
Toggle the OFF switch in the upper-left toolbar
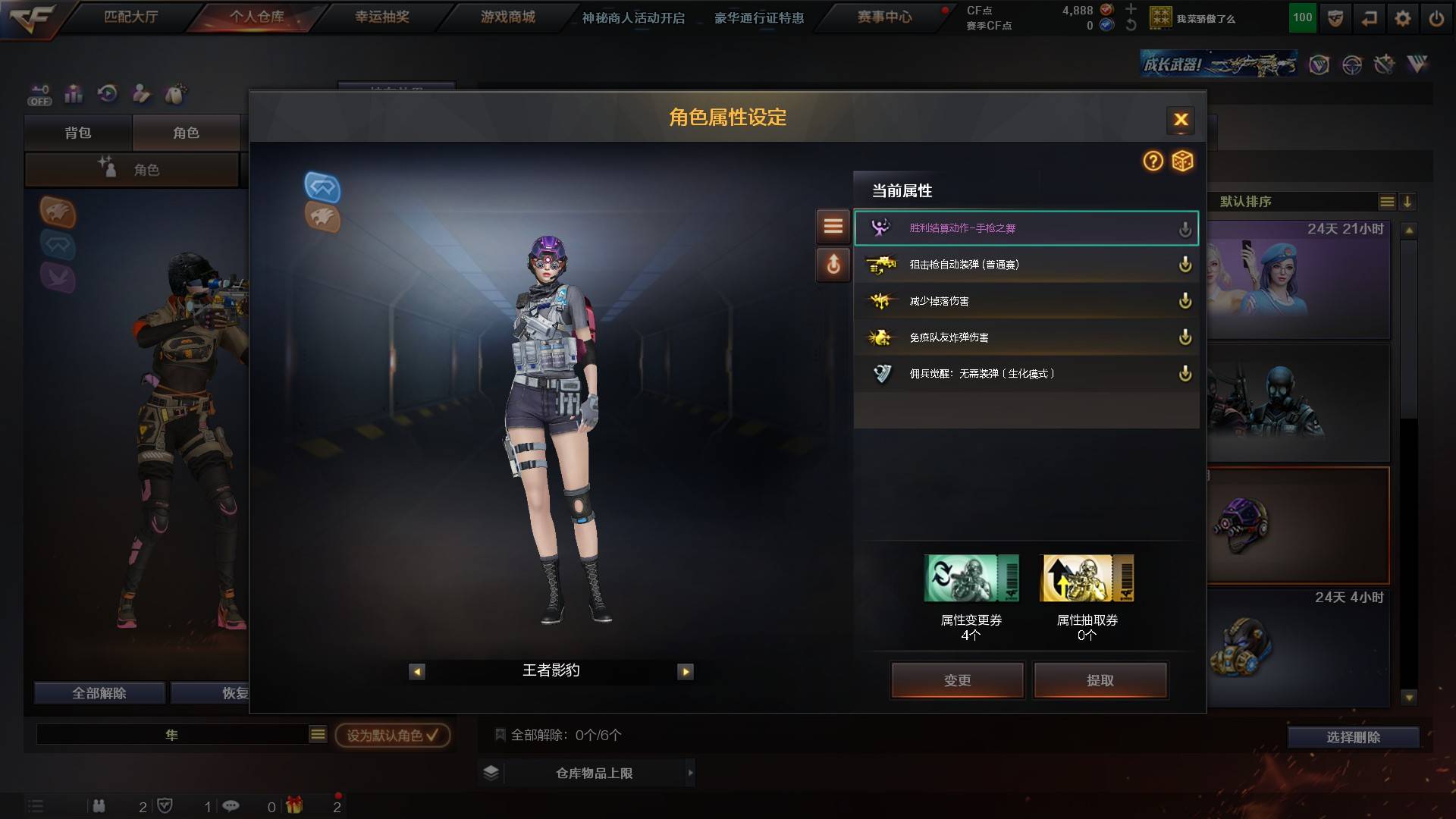tap(42, 93)
